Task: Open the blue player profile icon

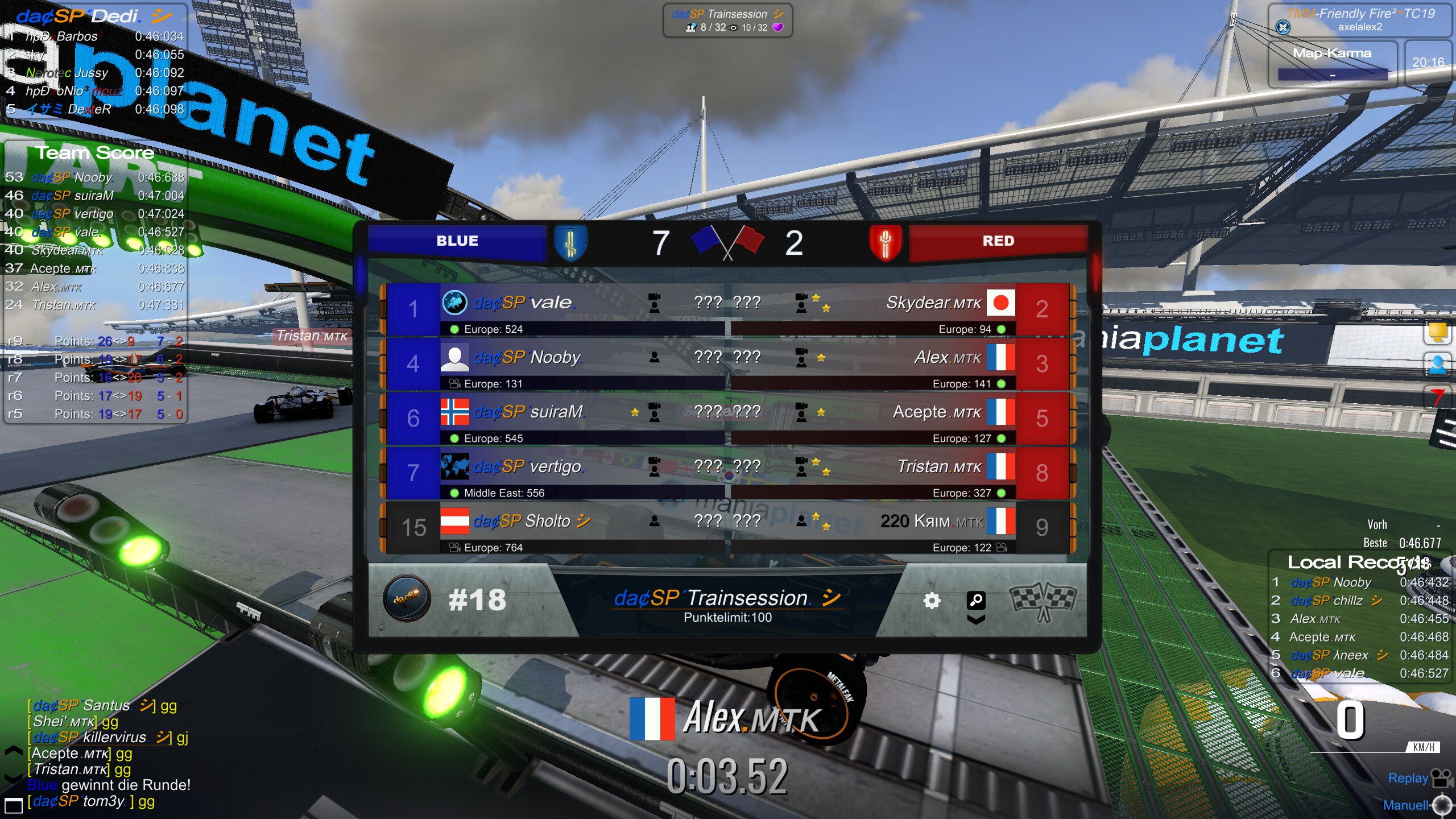Action: pyautogui.click(x=1438, y=364)
